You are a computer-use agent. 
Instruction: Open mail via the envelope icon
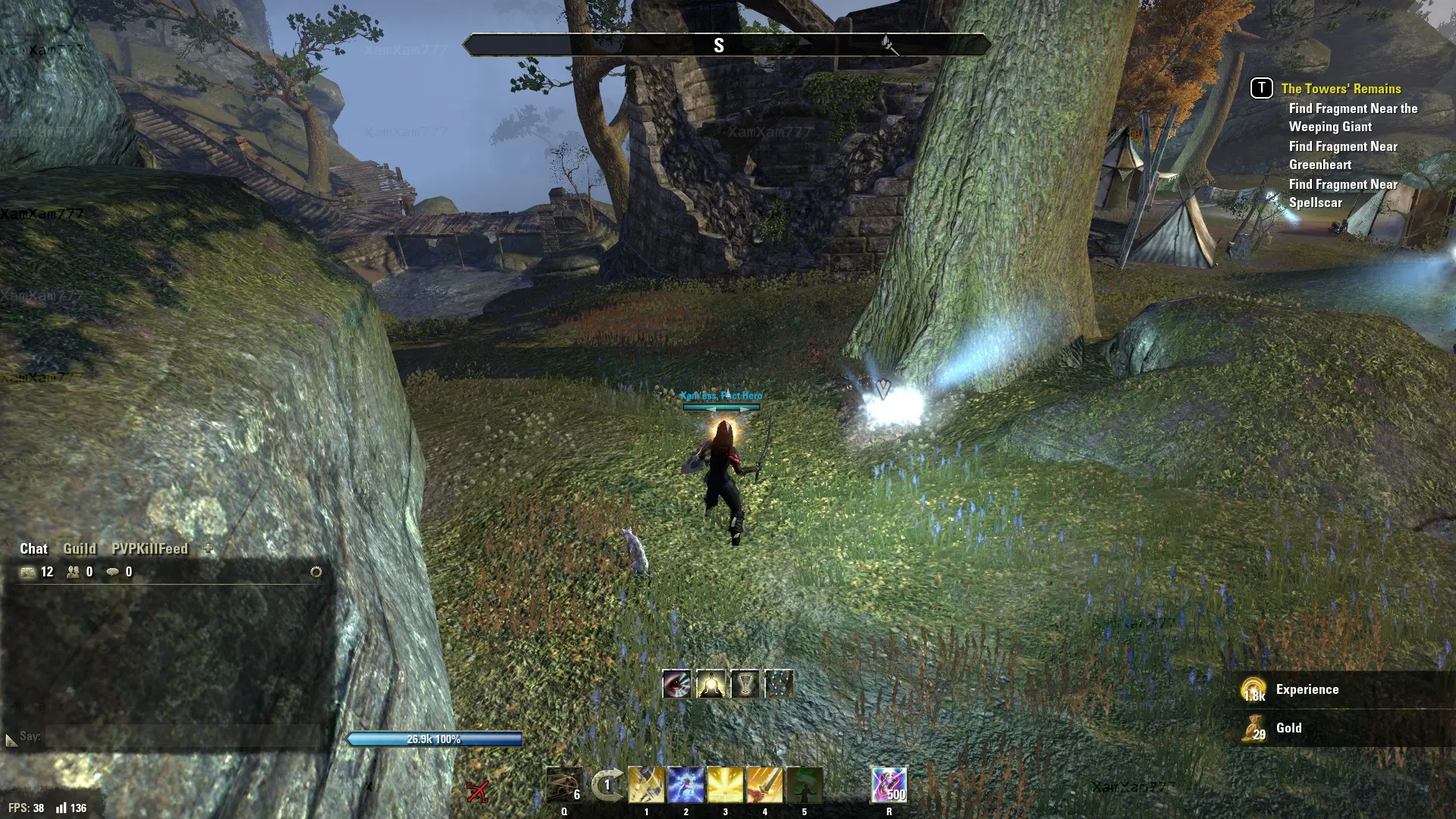28,572
